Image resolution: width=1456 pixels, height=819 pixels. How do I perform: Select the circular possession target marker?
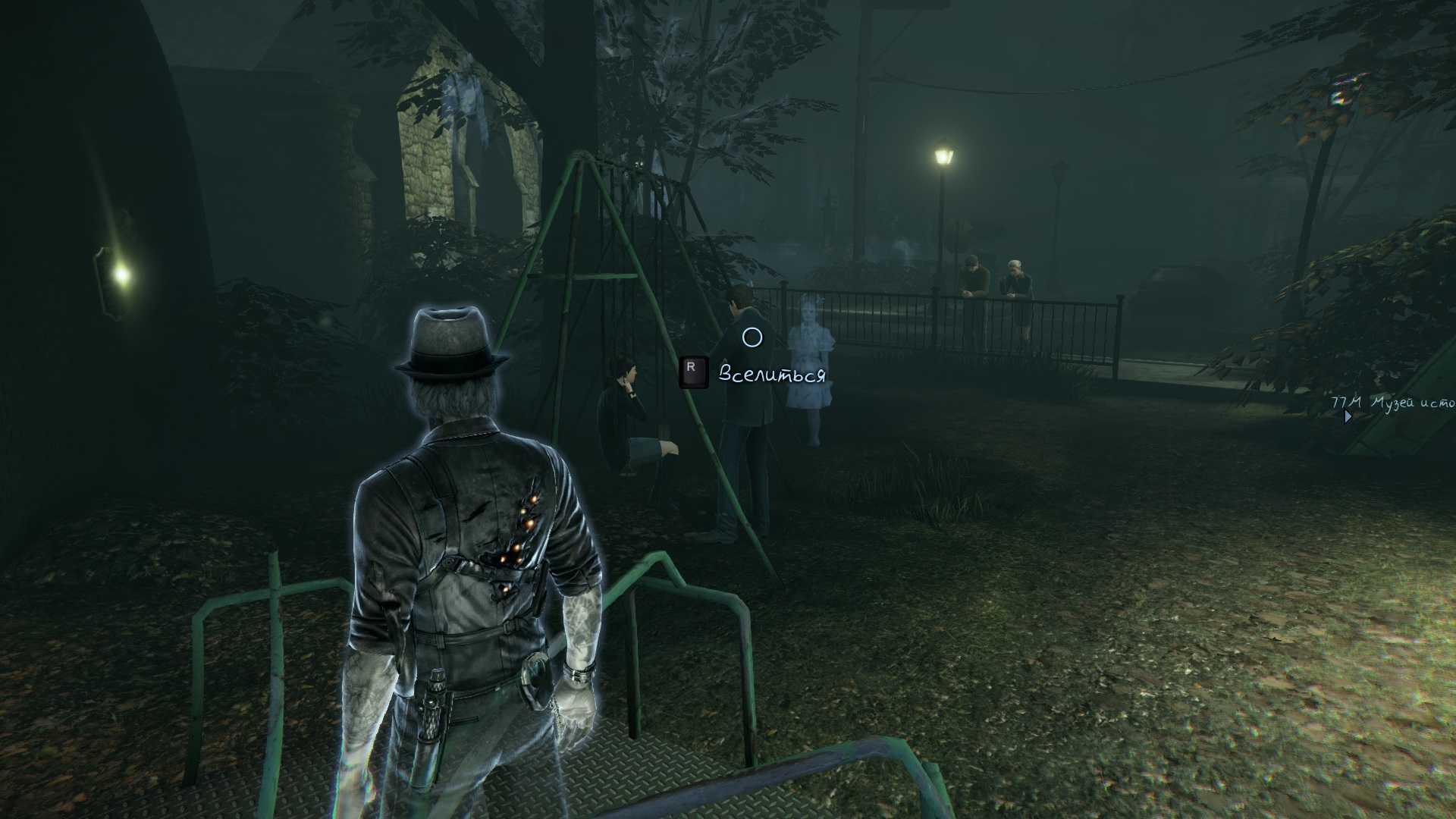[752, 337]
